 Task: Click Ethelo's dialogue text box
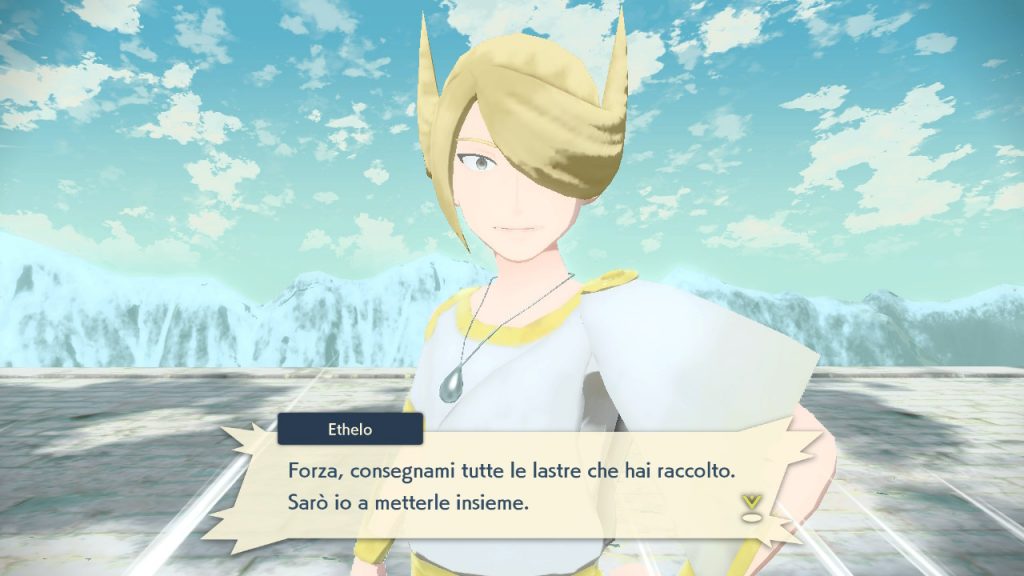(x=510, y=485)
